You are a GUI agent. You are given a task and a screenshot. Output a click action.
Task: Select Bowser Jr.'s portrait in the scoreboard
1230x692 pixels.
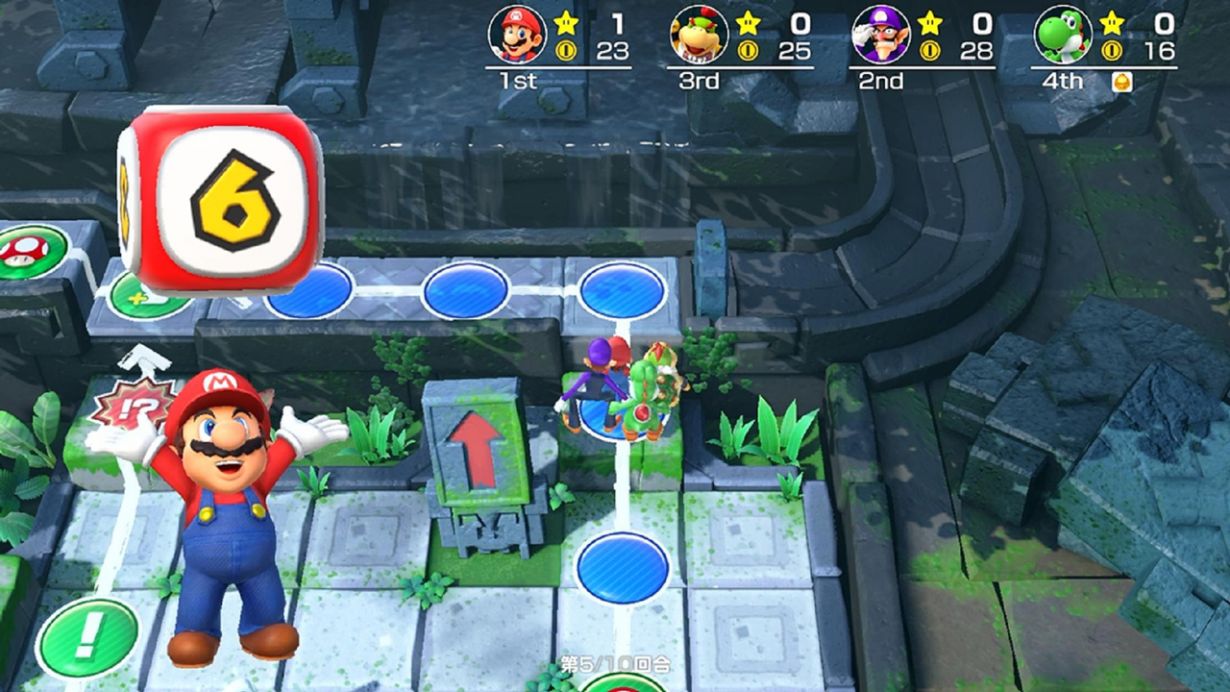[x=699, y=35]
